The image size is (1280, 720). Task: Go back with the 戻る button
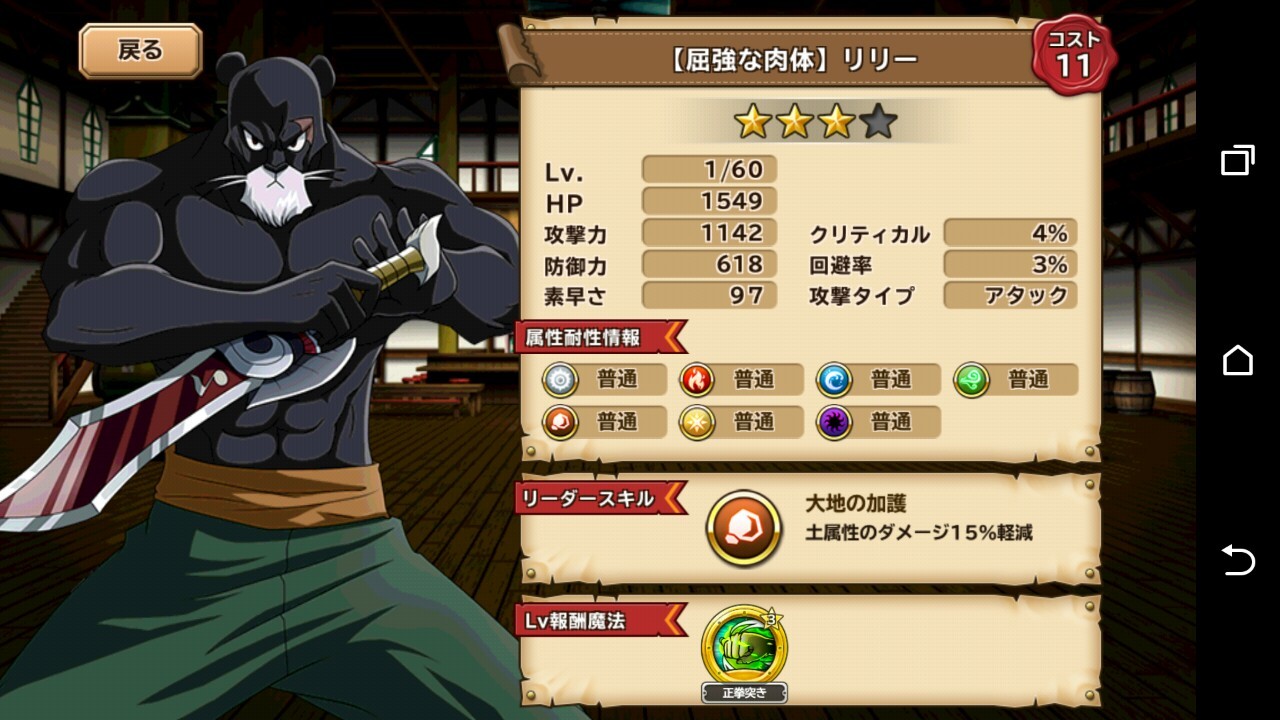click(140, 51)
